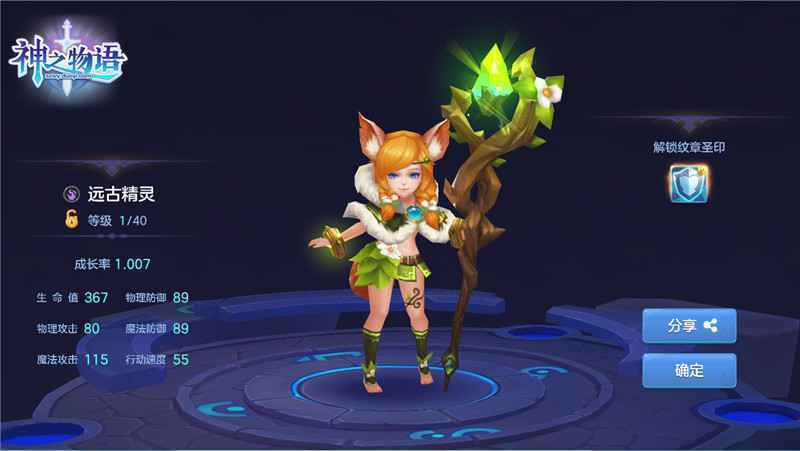800x451 pixels.
Task: Click the 分享 share button
Action: (689, 325)
